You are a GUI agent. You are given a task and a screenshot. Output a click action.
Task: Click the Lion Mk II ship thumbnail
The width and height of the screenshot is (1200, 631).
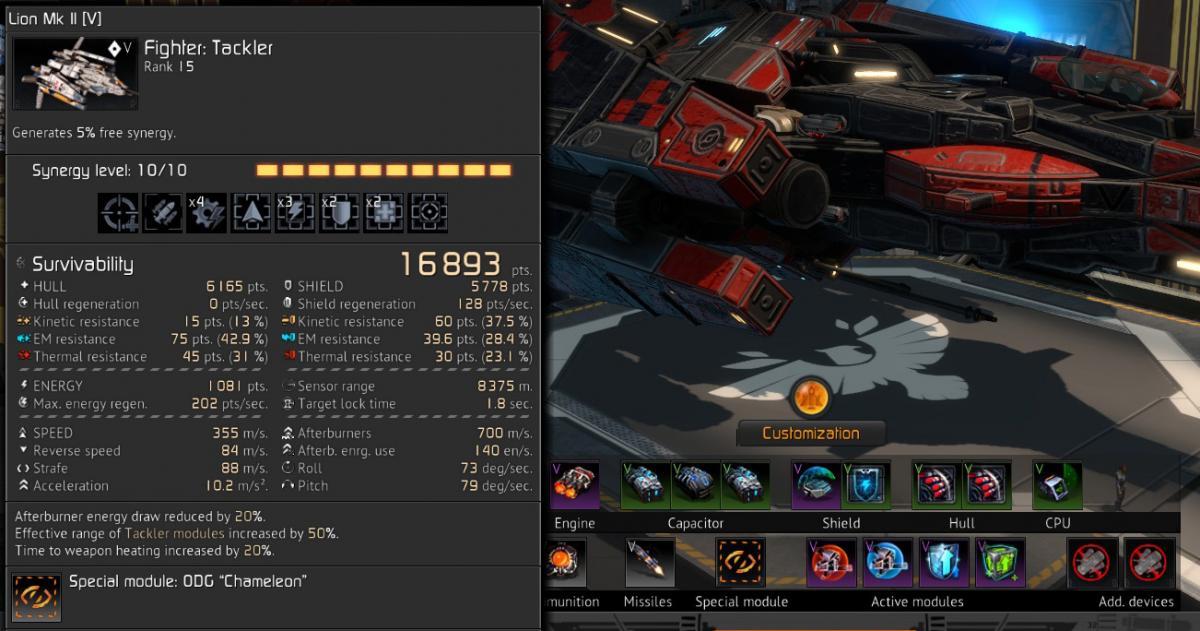(x=76, y=74)
